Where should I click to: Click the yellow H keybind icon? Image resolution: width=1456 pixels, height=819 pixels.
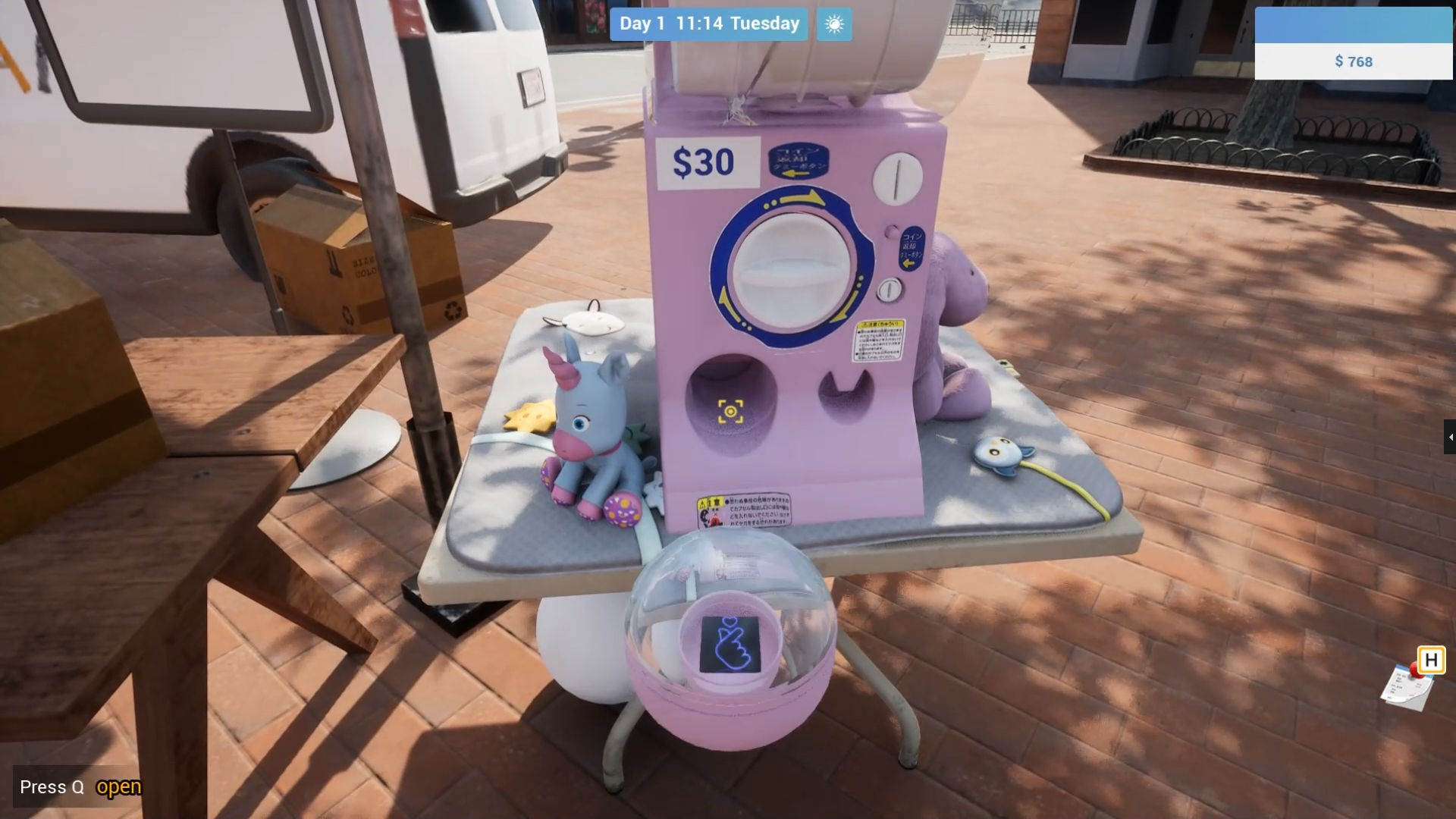[1430, 661]
